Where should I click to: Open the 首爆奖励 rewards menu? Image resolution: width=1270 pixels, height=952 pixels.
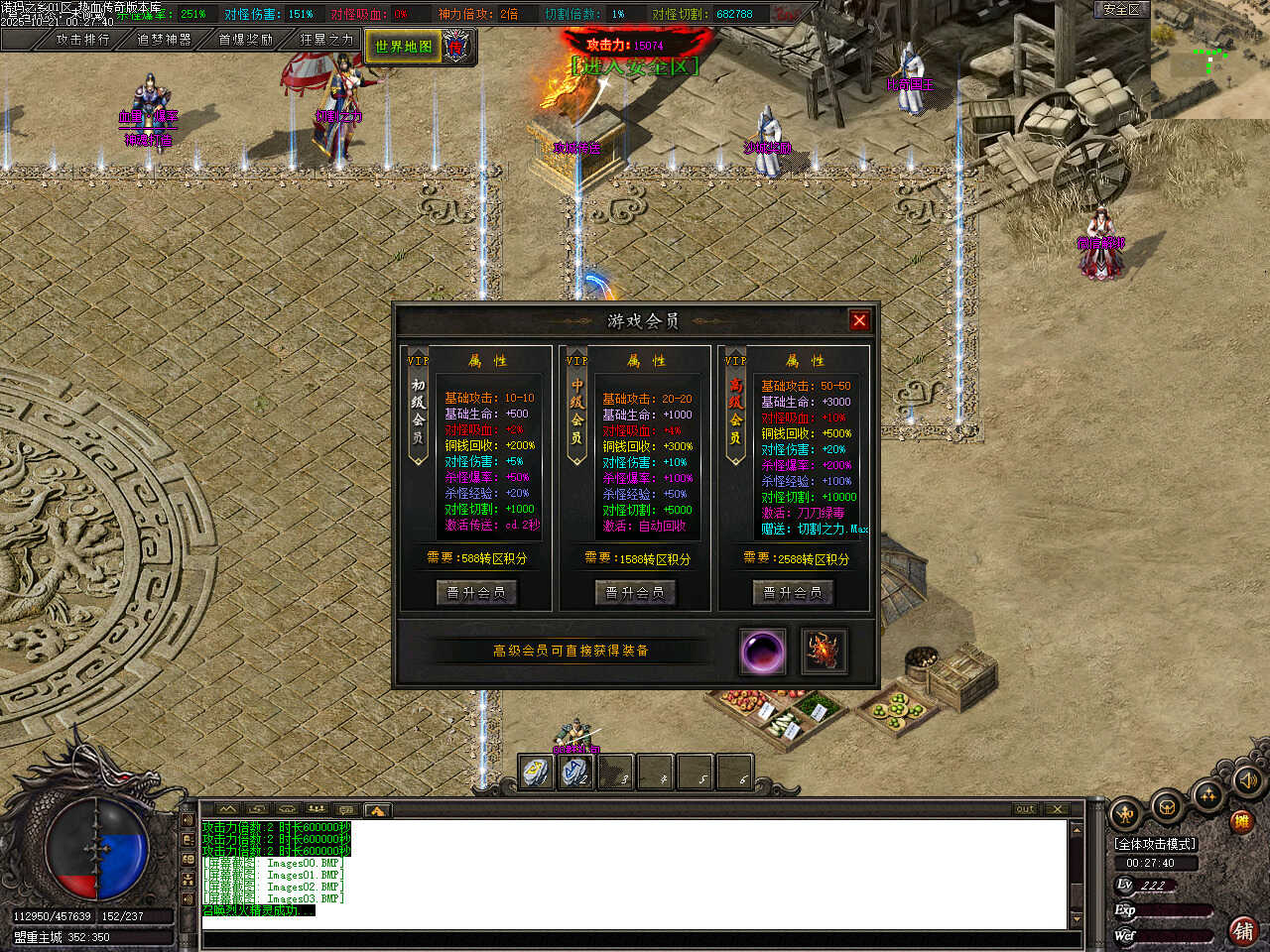245,40
